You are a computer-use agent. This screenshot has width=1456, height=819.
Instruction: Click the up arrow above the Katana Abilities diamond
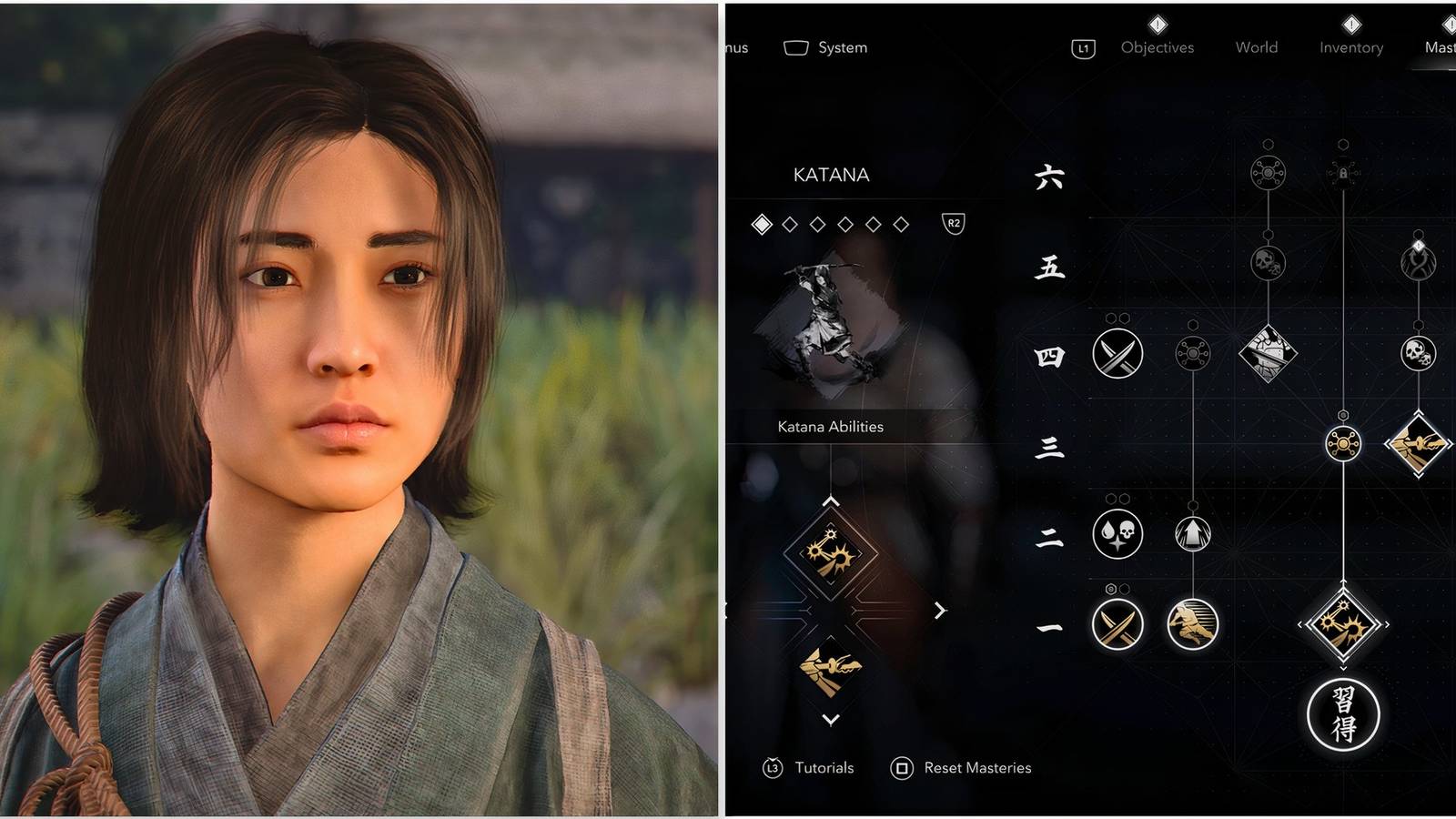pos(830,501)
